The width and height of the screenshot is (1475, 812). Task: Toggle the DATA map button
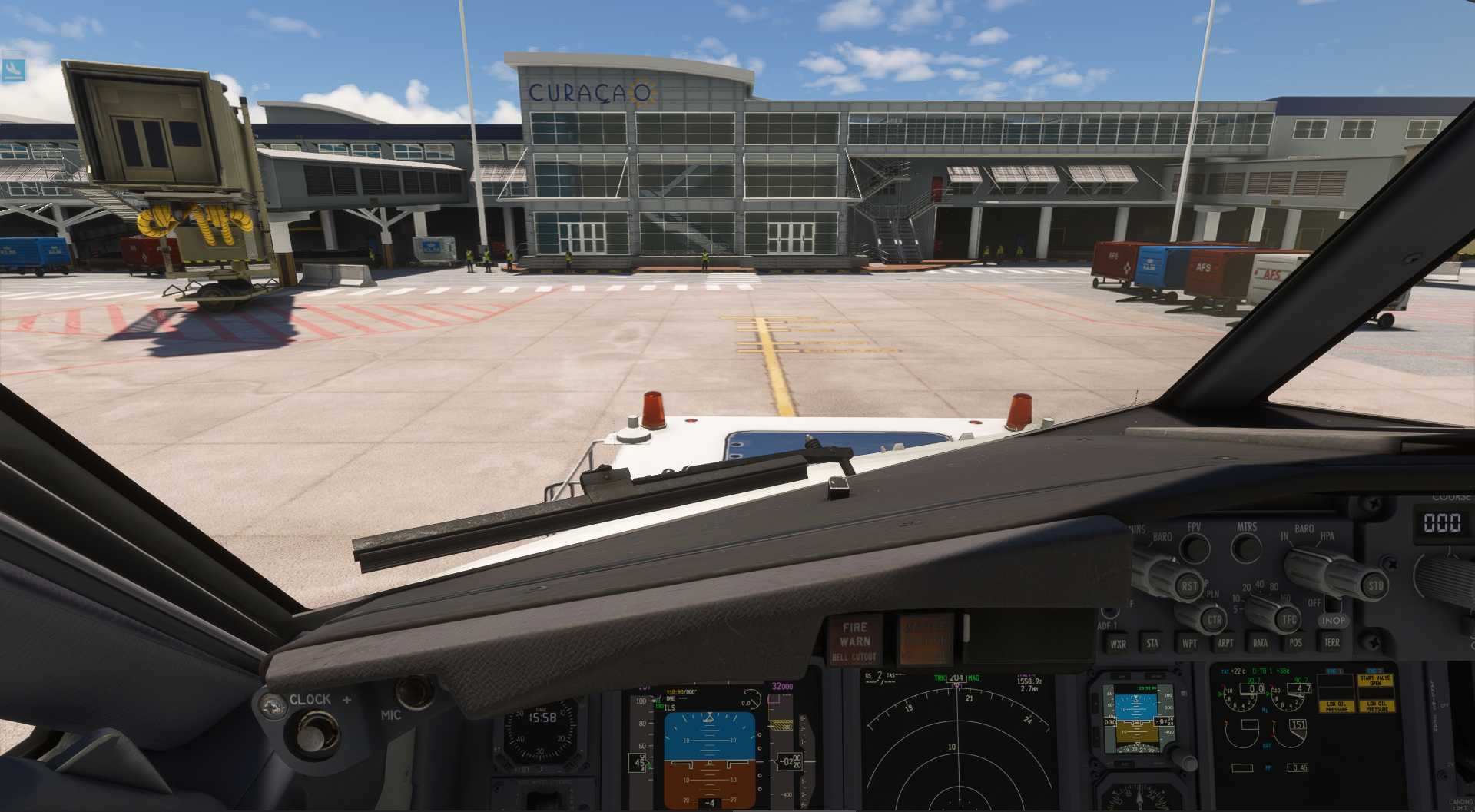pos(1260,643)
